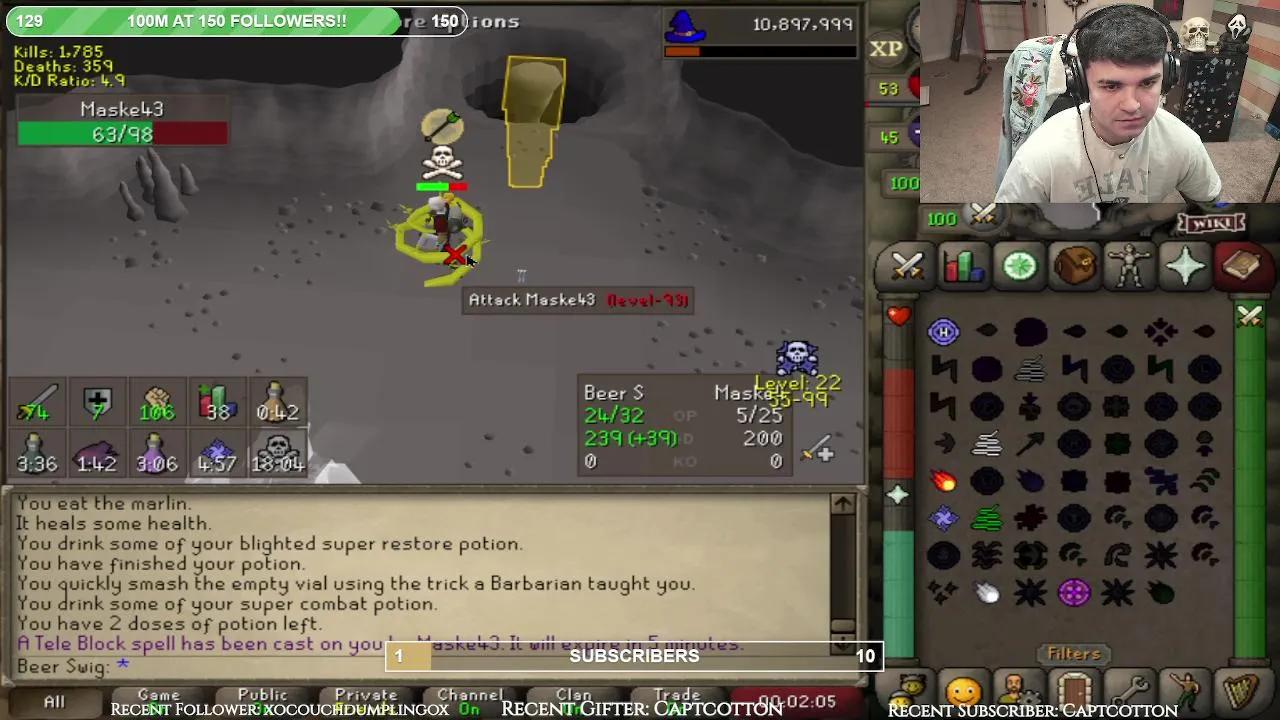Open the Inventory bag tab
Screen dimensions: 1280x720
(1075, 265)
